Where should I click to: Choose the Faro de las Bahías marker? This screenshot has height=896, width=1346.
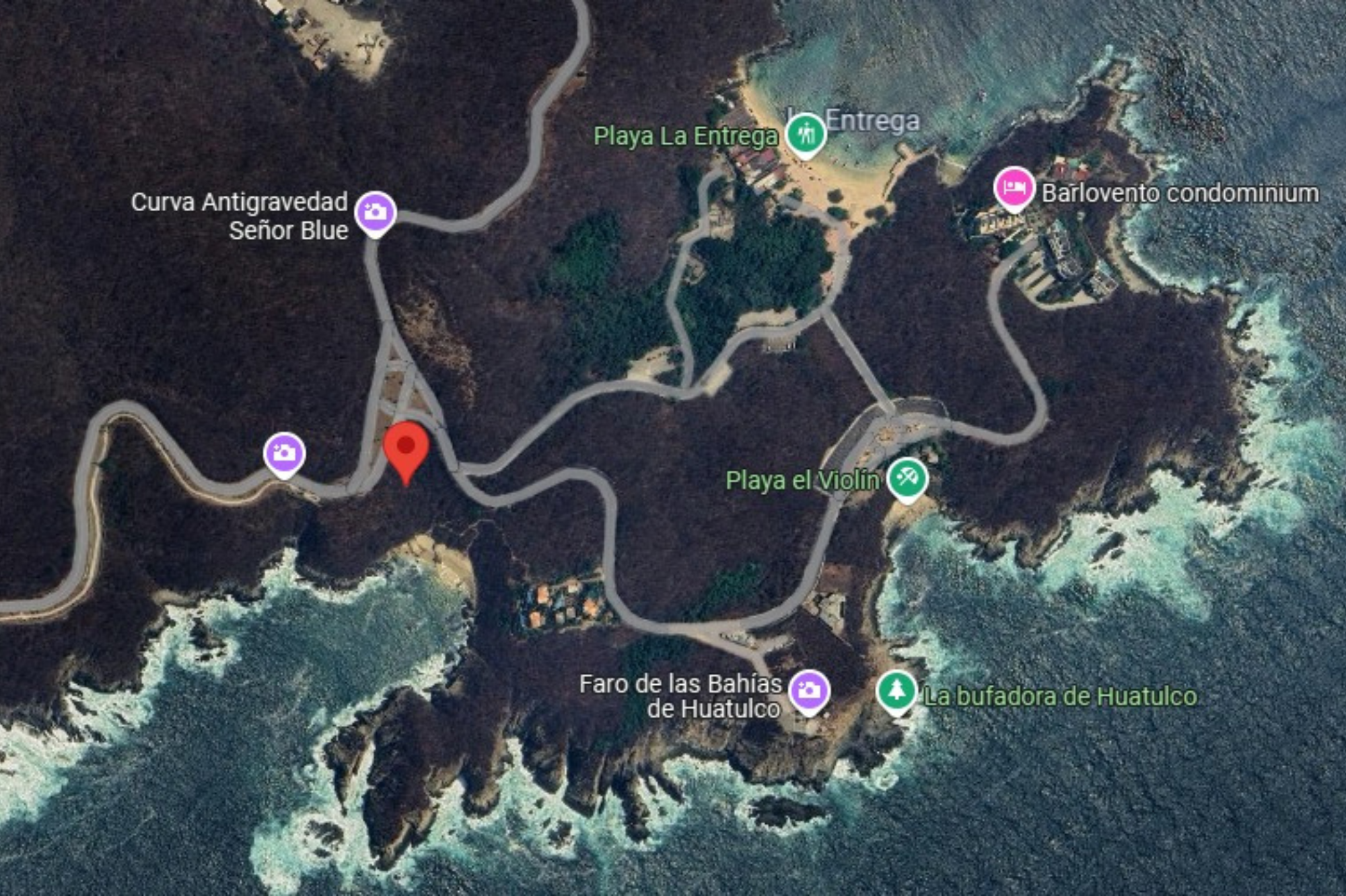808,691
